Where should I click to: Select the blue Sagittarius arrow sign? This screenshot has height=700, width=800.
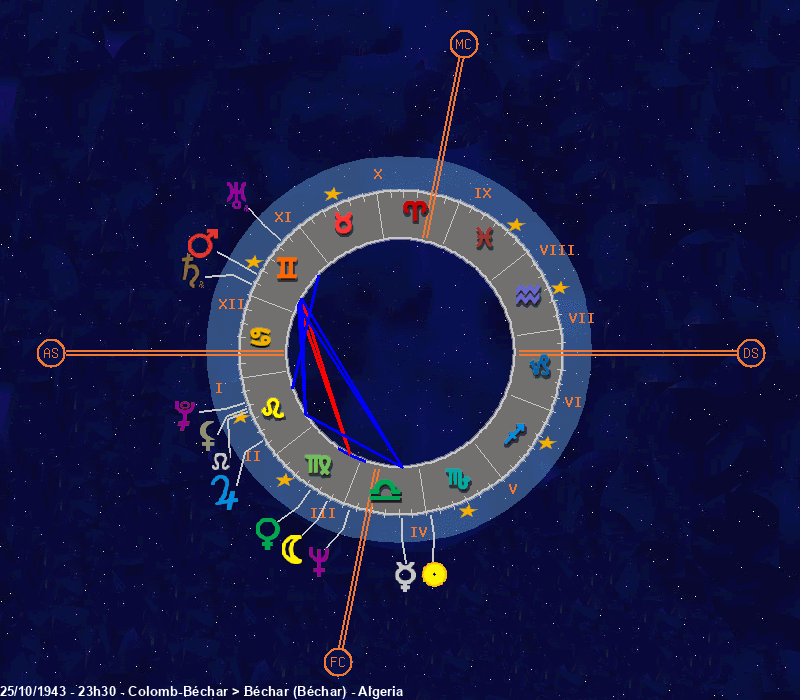(515, 433)
